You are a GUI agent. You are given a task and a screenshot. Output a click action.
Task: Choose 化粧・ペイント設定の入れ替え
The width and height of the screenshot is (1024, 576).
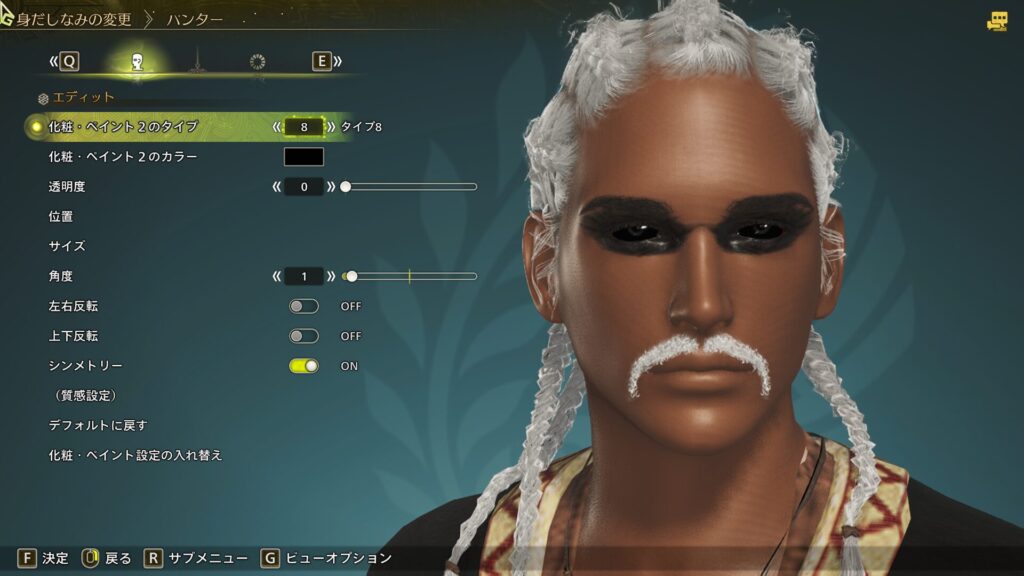[x=135, y=455]
